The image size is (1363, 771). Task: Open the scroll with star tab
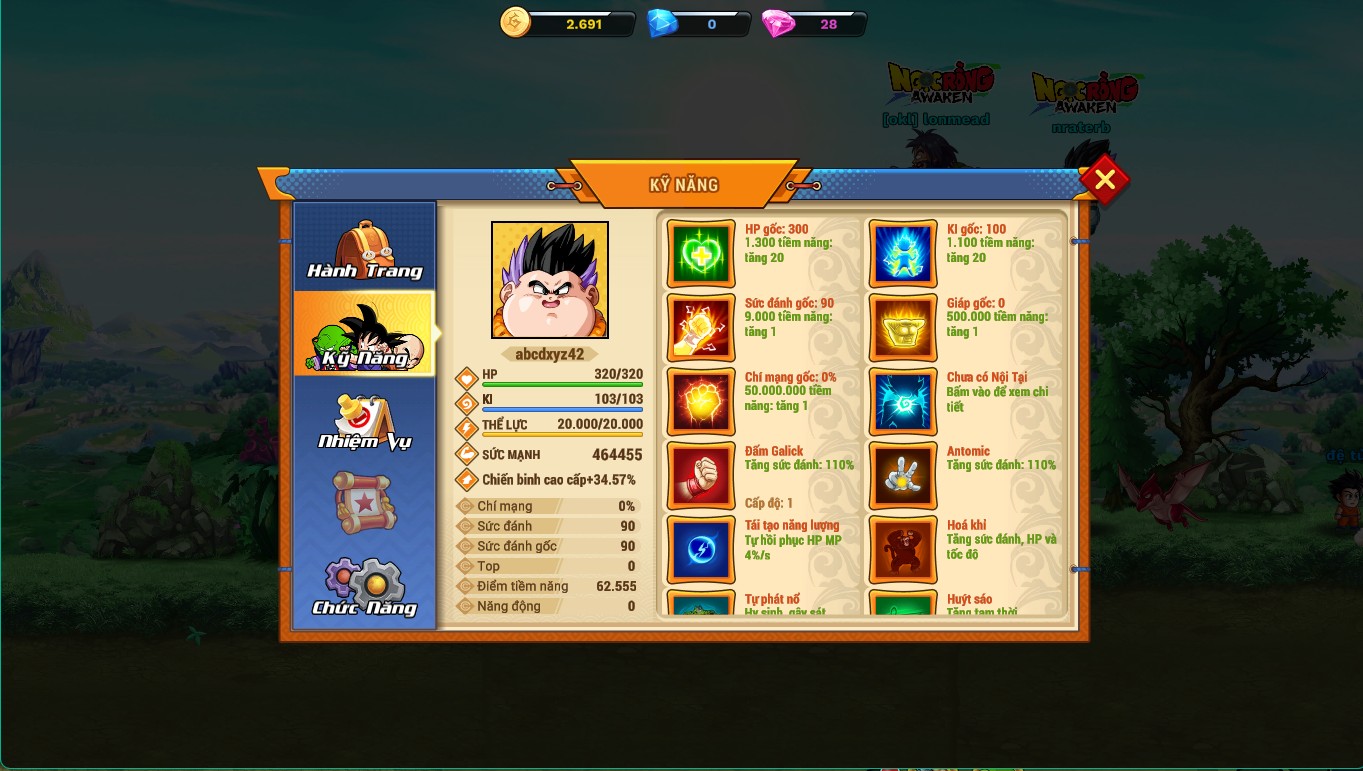point(365,502)
